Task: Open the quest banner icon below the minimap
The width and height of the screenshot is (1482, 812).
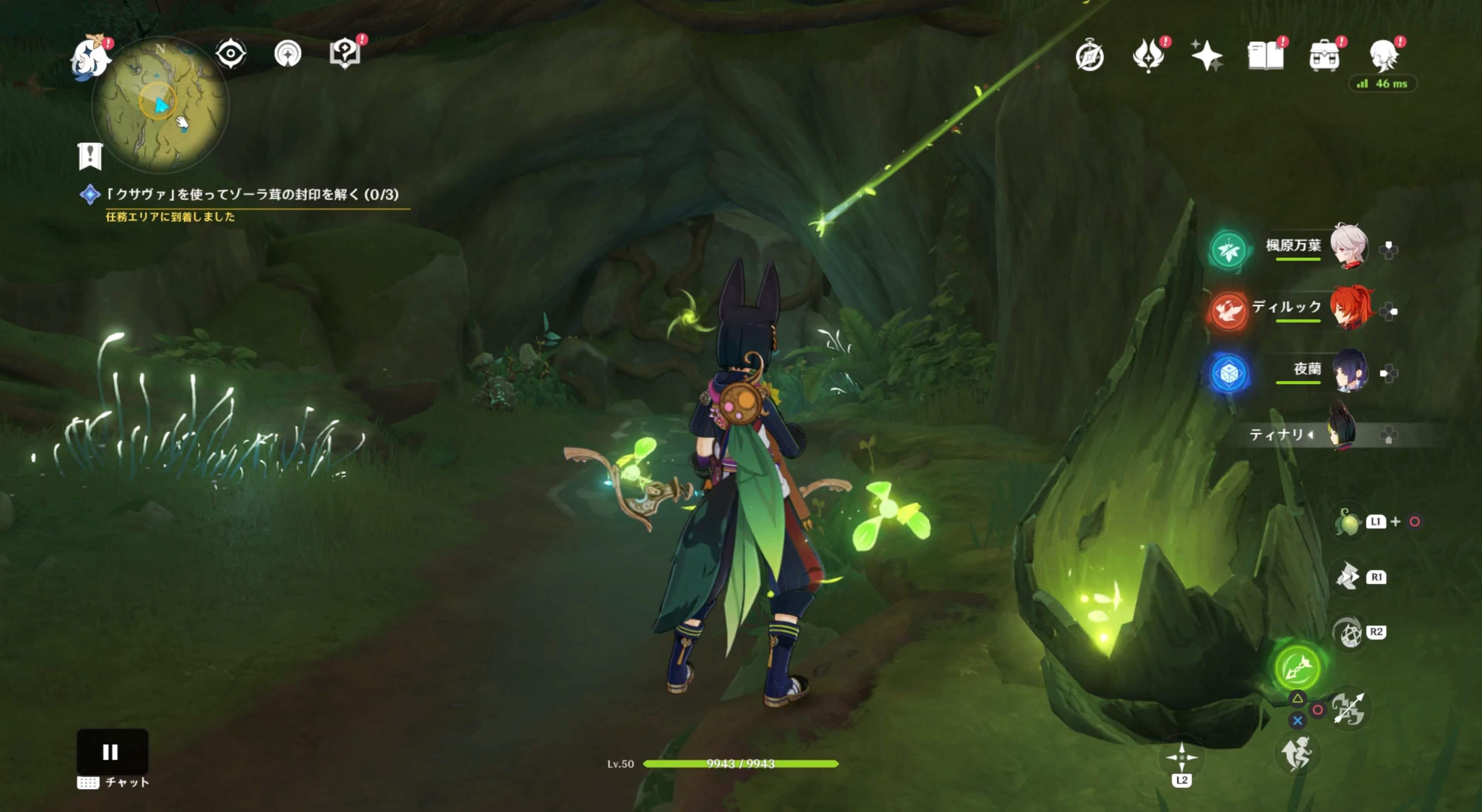Action: tap(90, 156)
